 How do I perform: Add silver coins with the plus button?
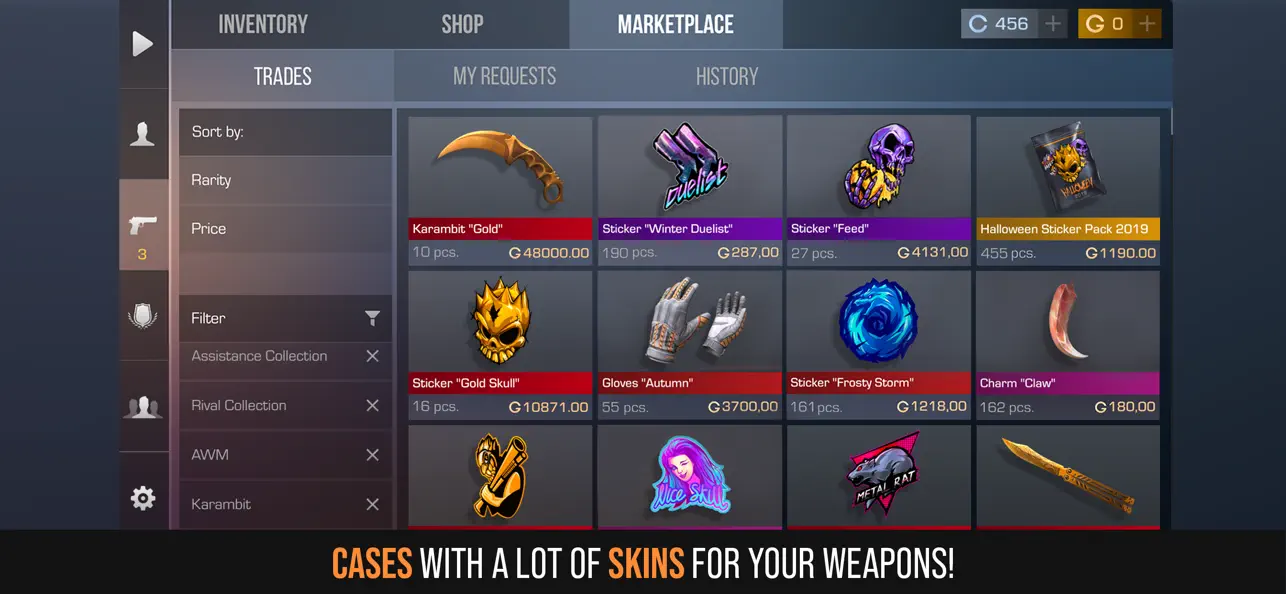[x=1052, y=24]
